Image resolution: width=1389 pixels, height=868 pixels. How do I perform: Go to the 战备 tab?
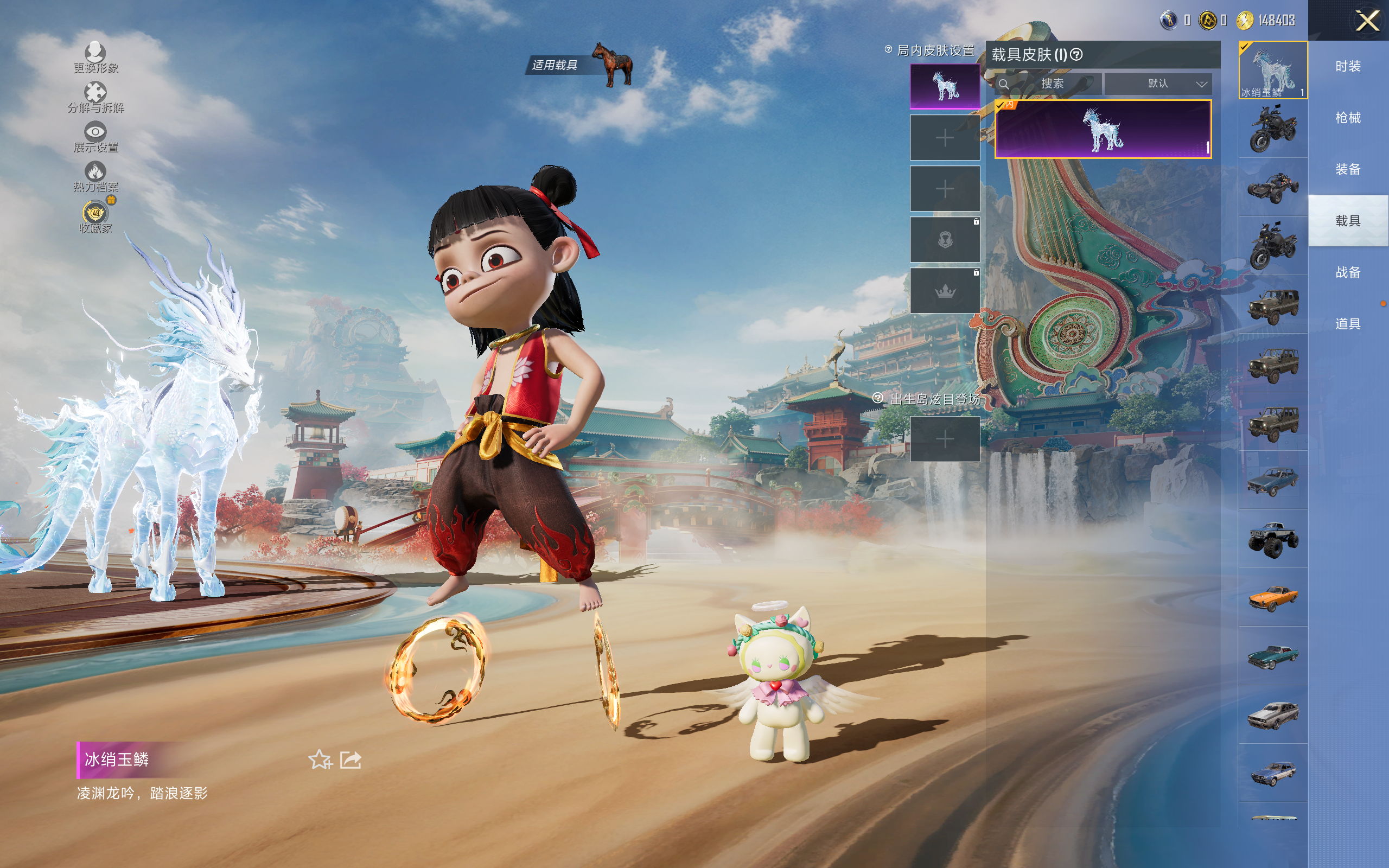[x=1348, y=272]
